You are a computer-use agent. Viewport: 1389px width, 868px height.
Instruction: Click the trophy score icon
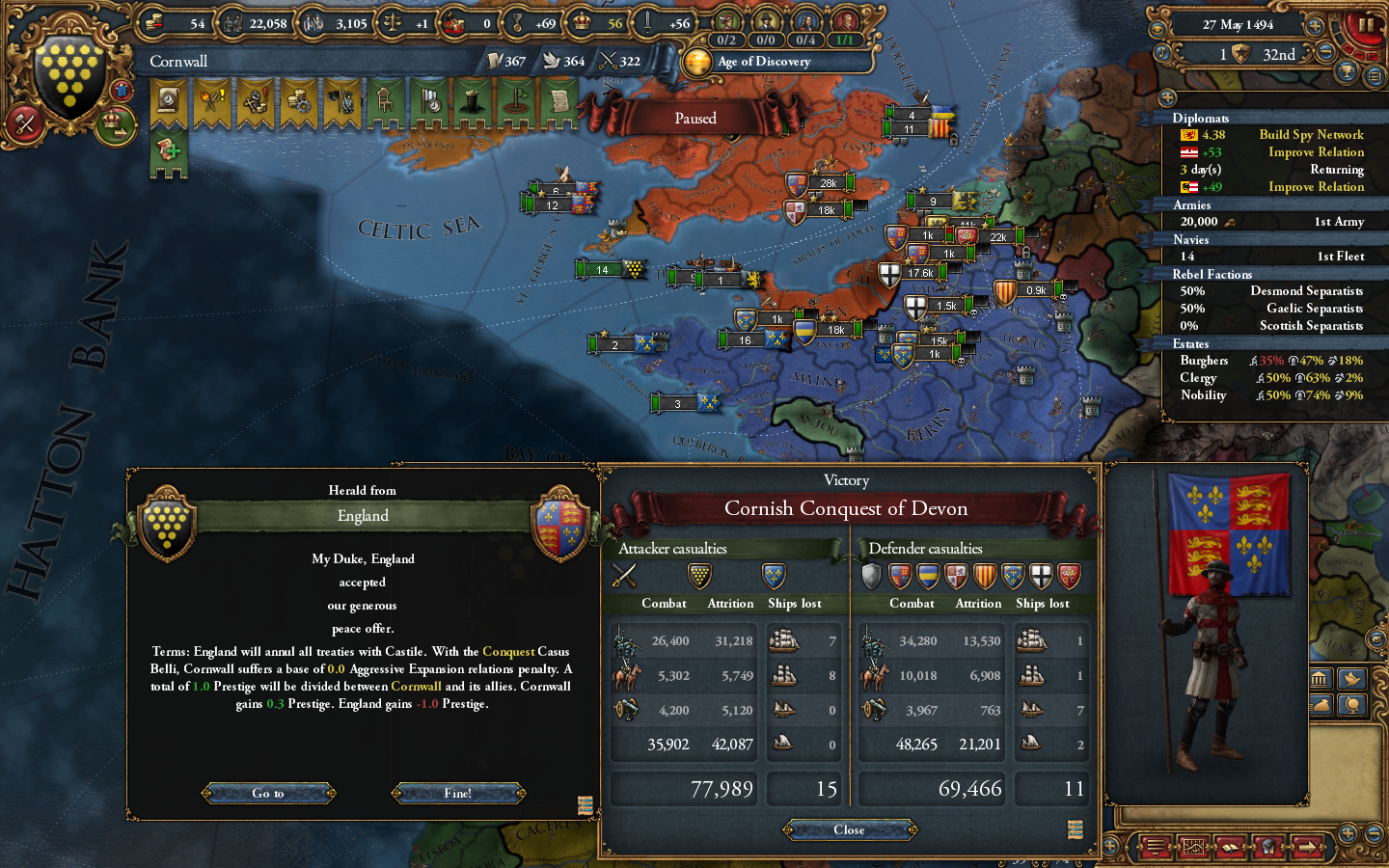tap(1346, 72)
